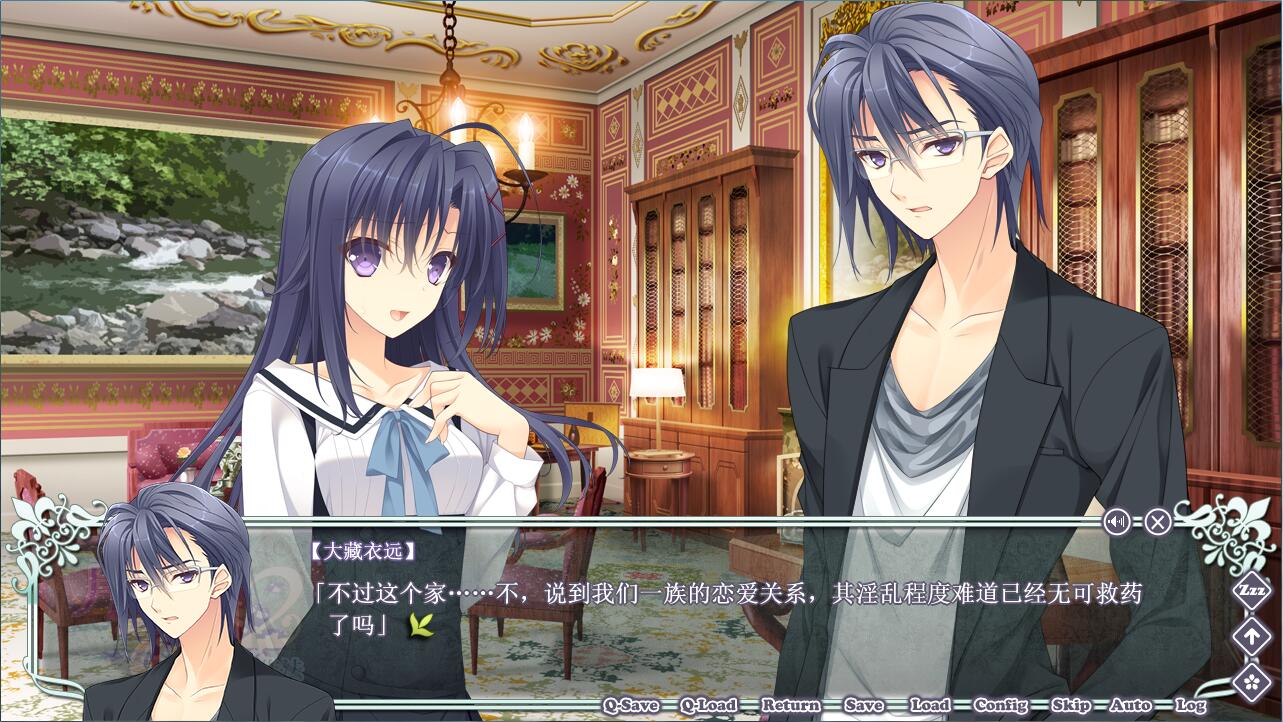1283x722 pixels.
Task: Select the Return menu option
Action: coord(790,705)
